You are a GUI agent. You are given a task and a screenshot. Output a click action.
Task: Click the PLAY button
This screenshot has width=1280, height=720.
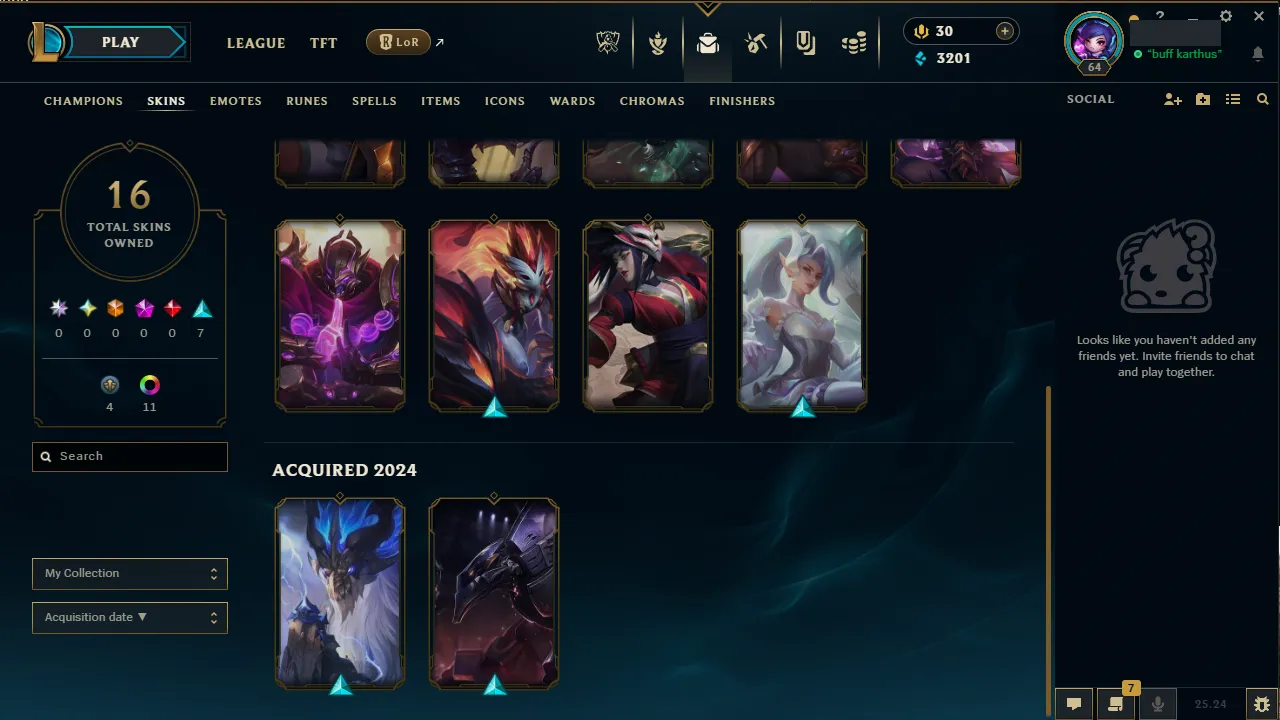tap(120, 42)
